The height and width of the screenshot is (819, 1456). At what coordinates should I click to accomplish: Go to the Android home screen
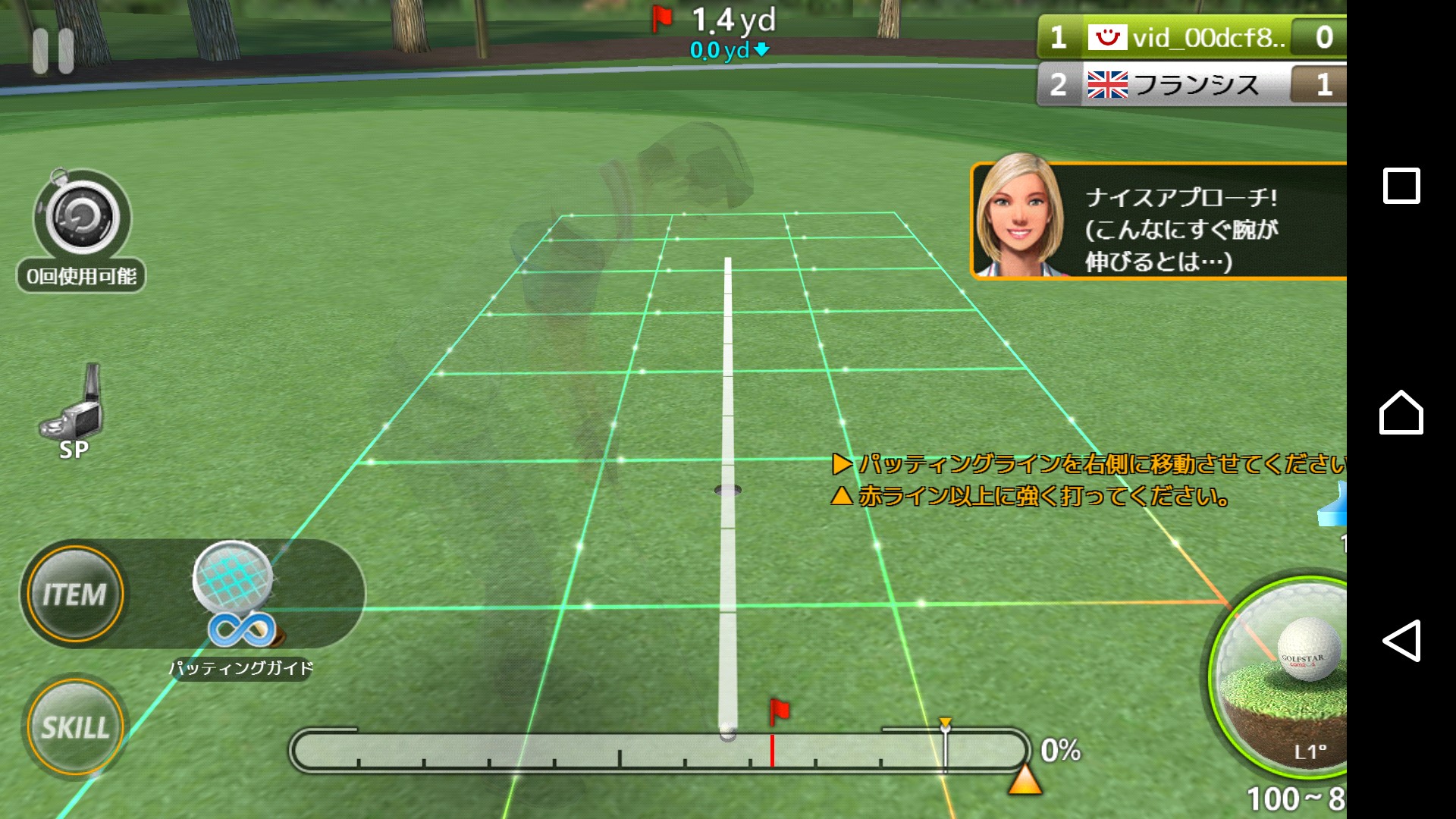click(1401, 413)
